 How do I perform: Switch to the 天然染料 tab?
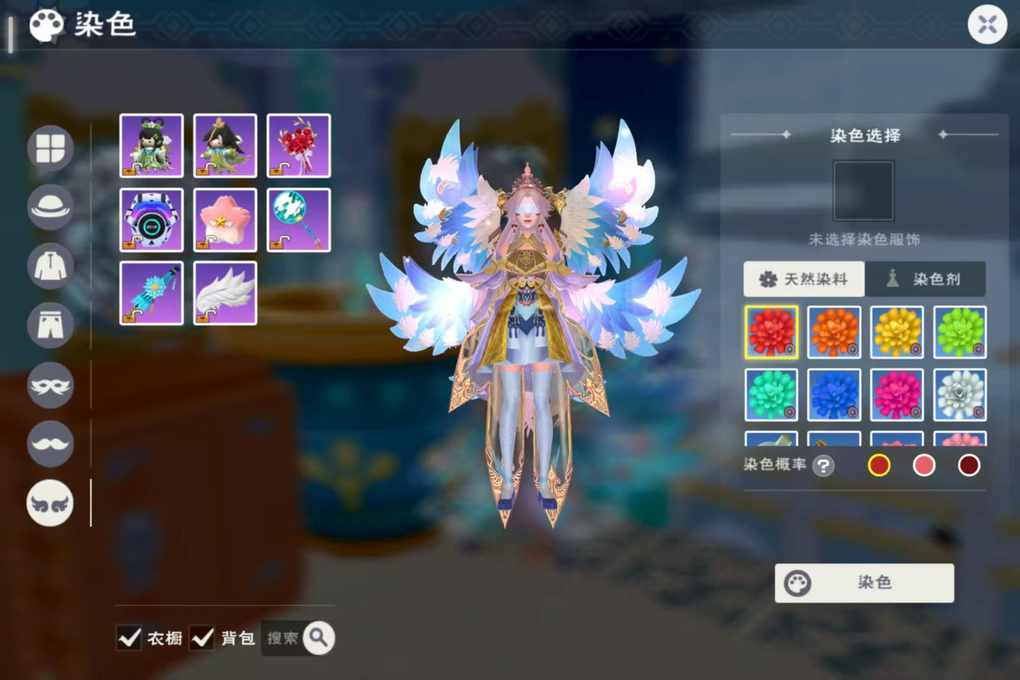click(x=803, y=279)
